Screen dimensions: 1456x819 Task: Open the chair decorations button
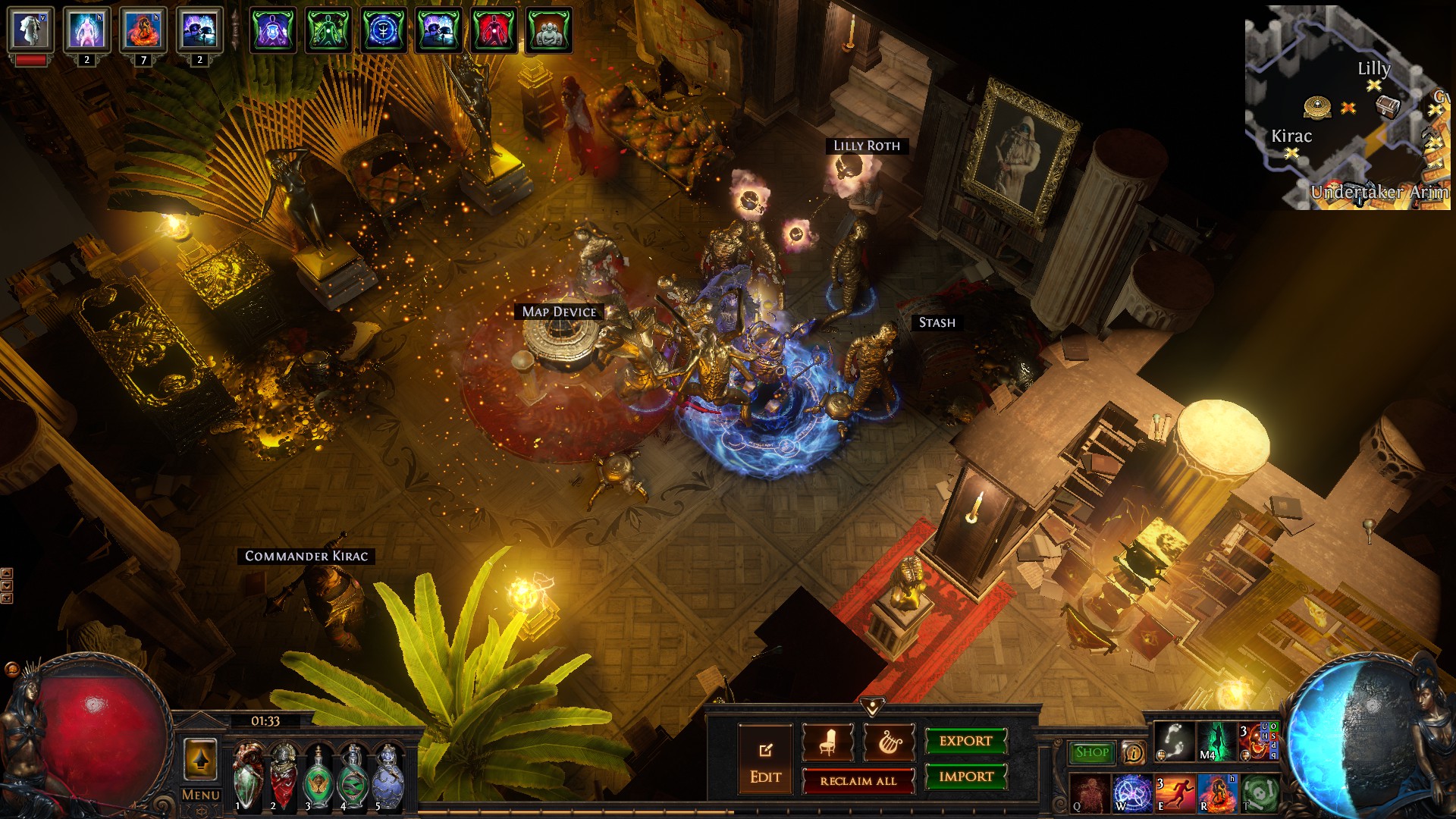827,742
